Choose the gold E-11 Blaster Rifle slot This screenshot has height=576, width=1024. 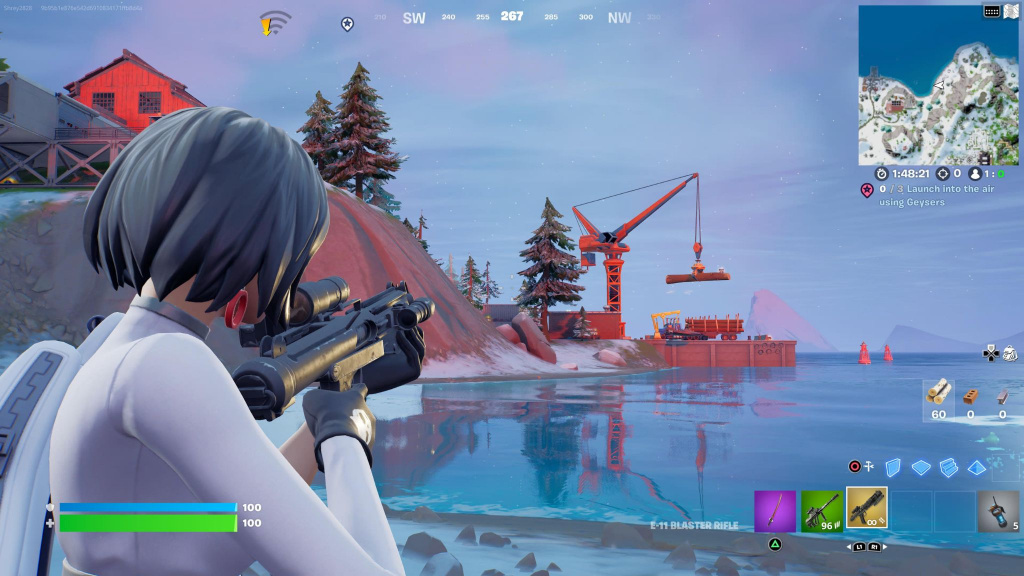pos(867,509)
